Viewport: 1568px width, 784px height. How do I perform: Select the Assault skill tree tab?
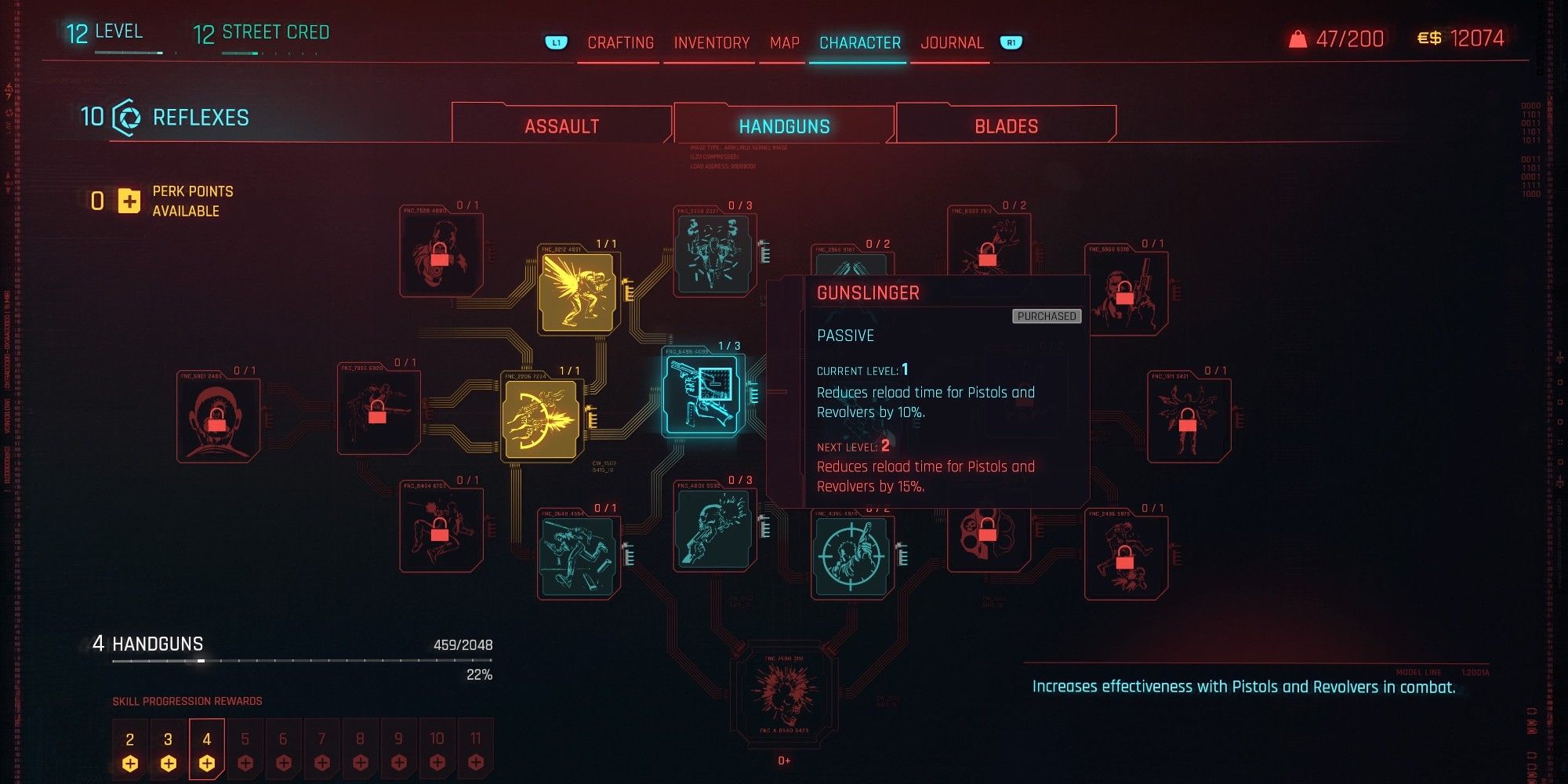[562, 125]
